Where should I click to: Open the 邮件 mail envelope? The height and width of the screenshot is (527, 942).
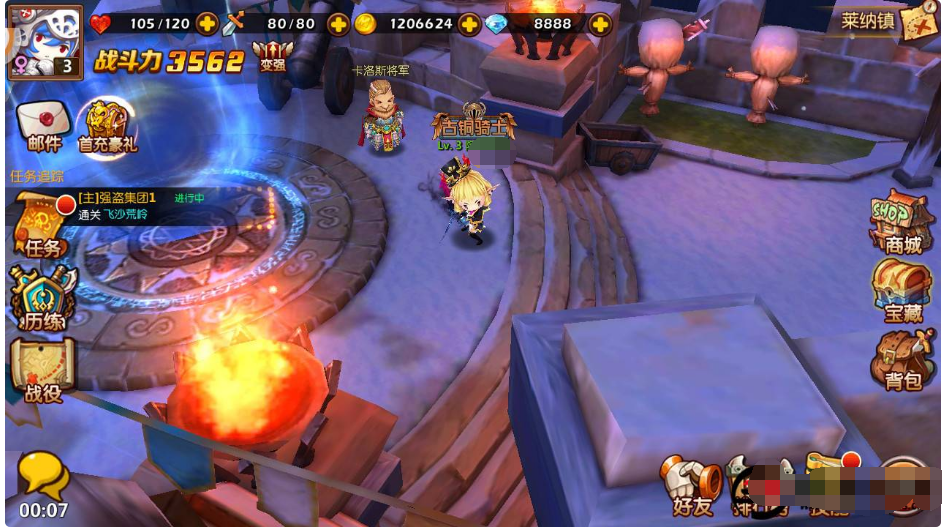[x=44, y=126]
